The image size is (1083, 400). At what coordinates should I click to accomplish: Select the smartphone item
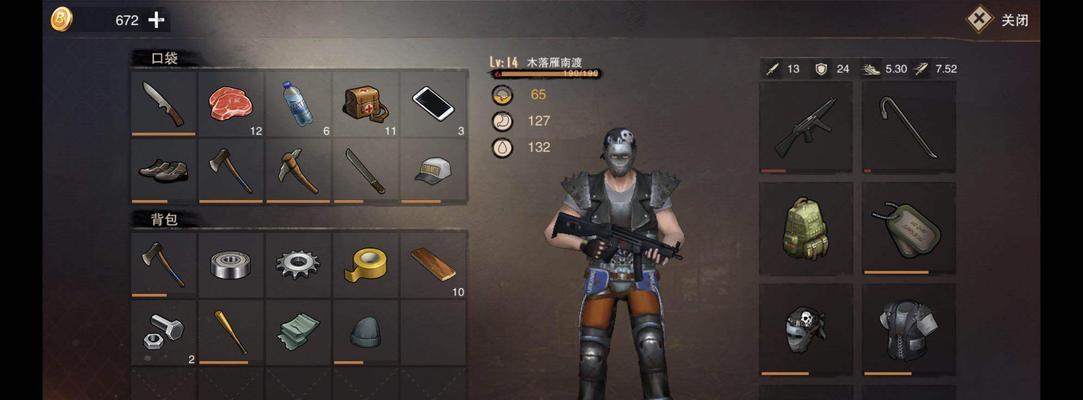(x=433, y=102)
